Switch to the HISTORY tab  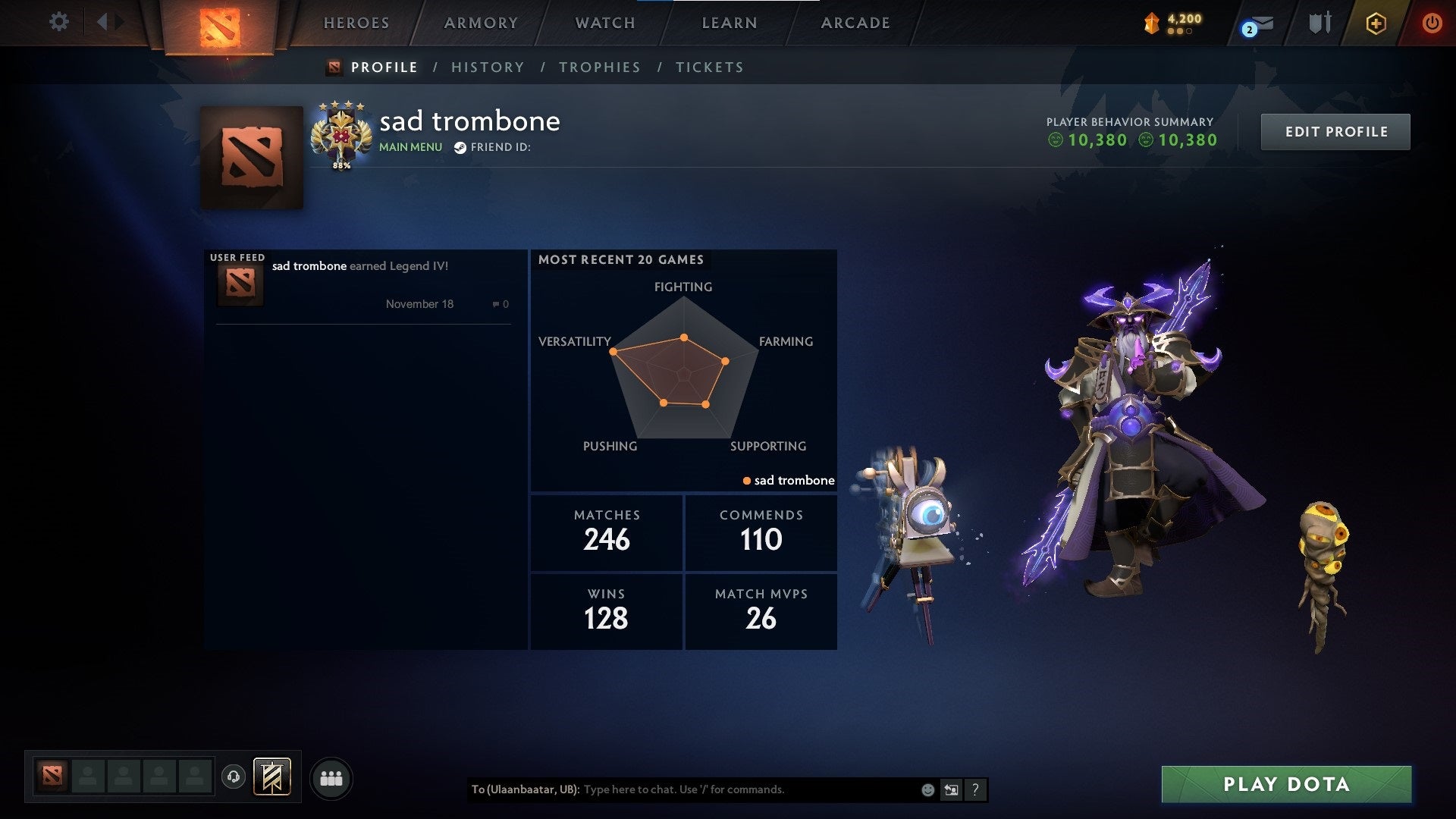[x=488, y=67]
